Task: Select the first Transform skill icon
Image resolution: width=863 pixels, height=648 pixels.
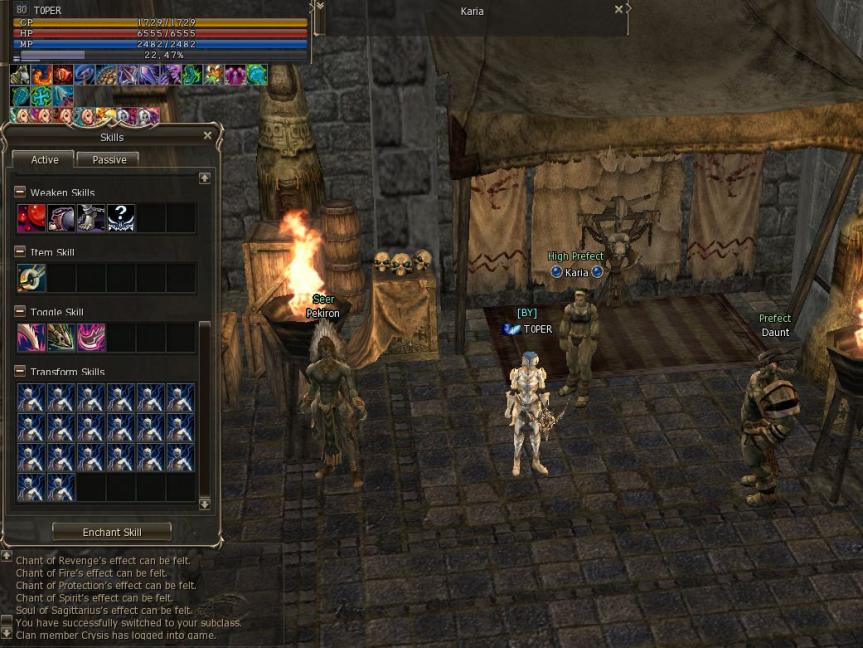Action: [31, 398]
